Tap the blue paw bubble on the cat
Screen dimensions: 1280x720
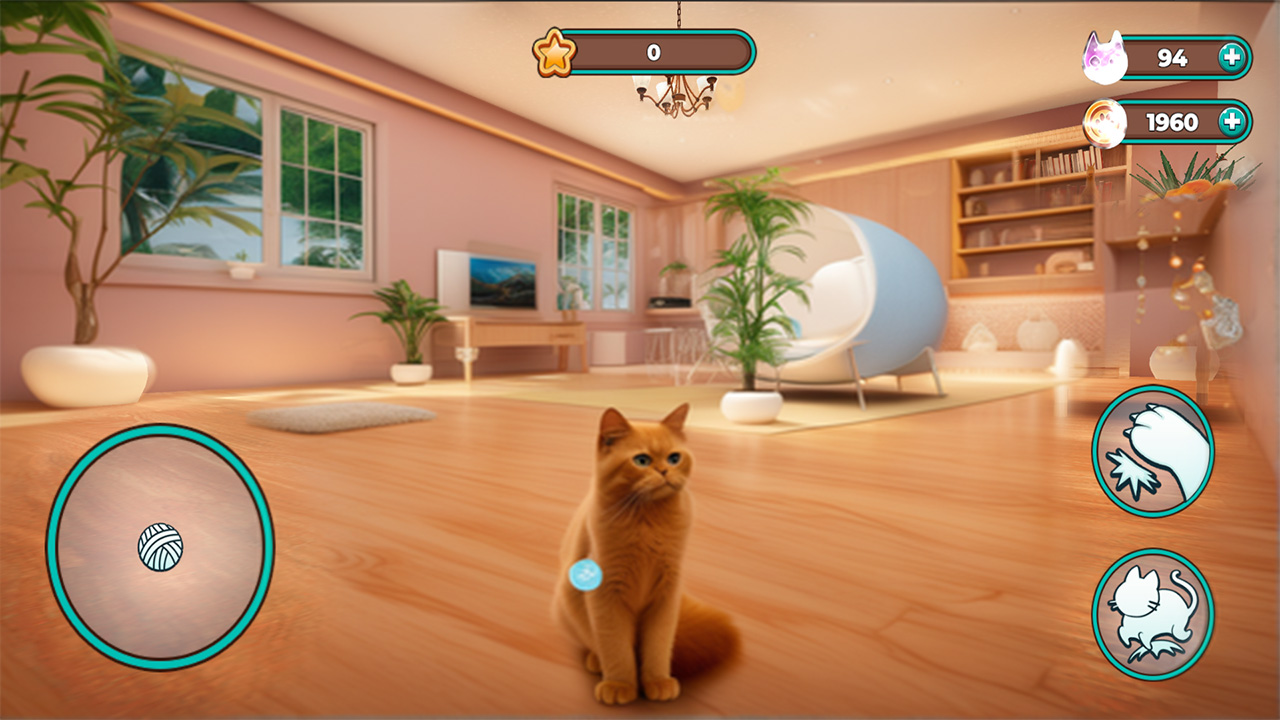585,573
